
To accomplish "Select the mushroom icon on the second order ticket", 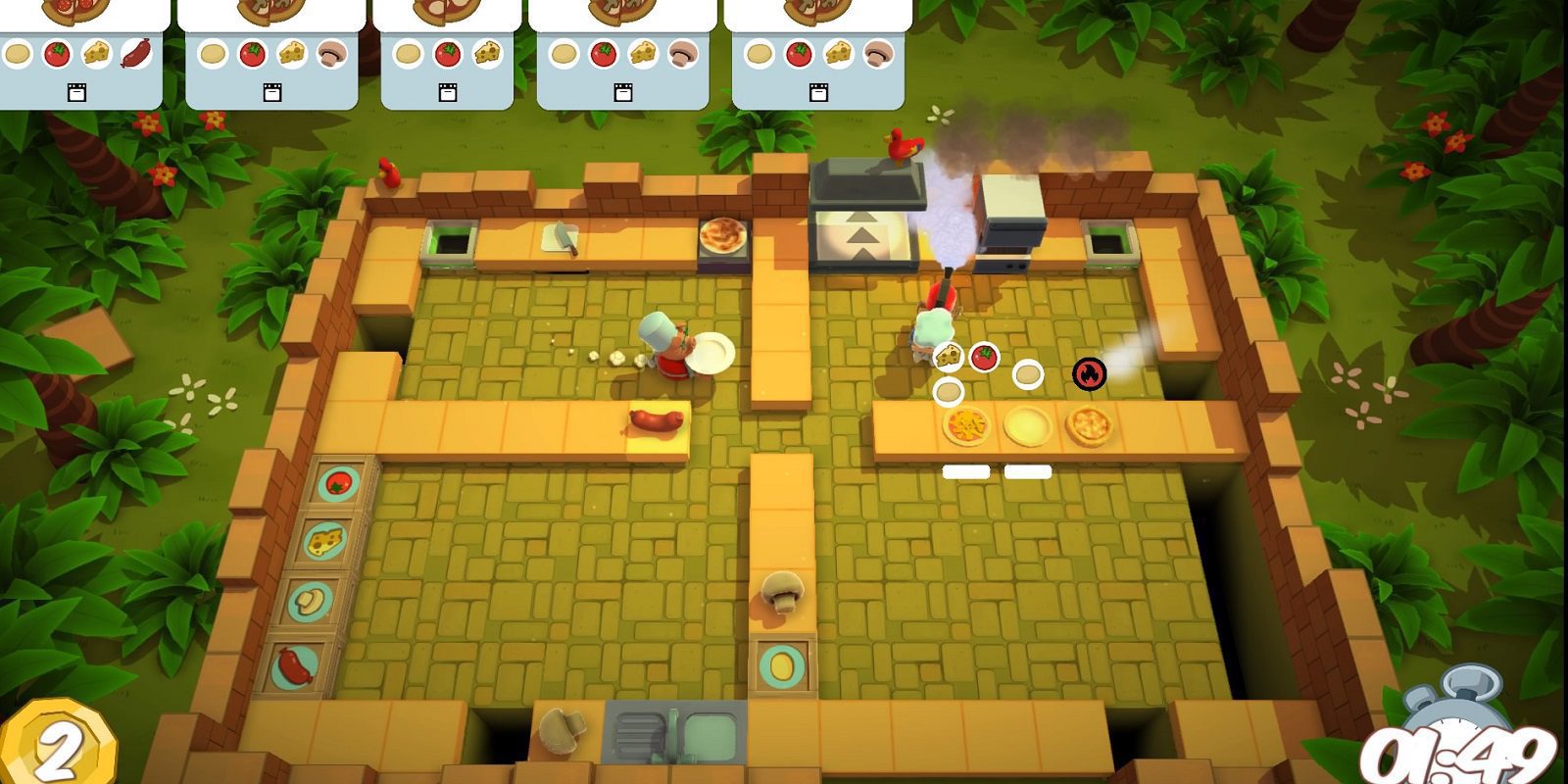I will tap(330, 56).
